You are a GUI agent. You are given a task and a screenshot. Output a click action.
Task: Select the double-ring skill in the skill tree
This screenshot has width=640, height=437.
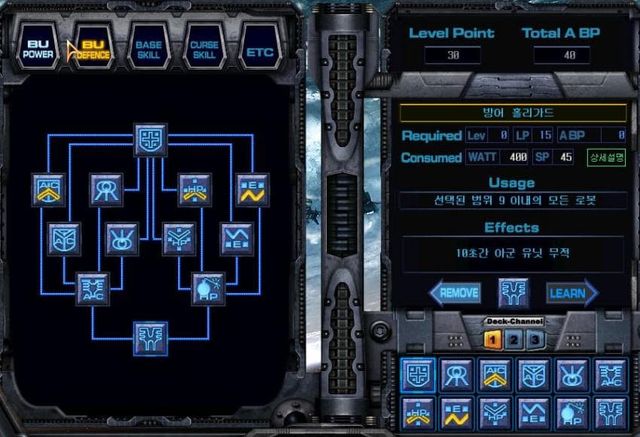[x=107, y=188]
